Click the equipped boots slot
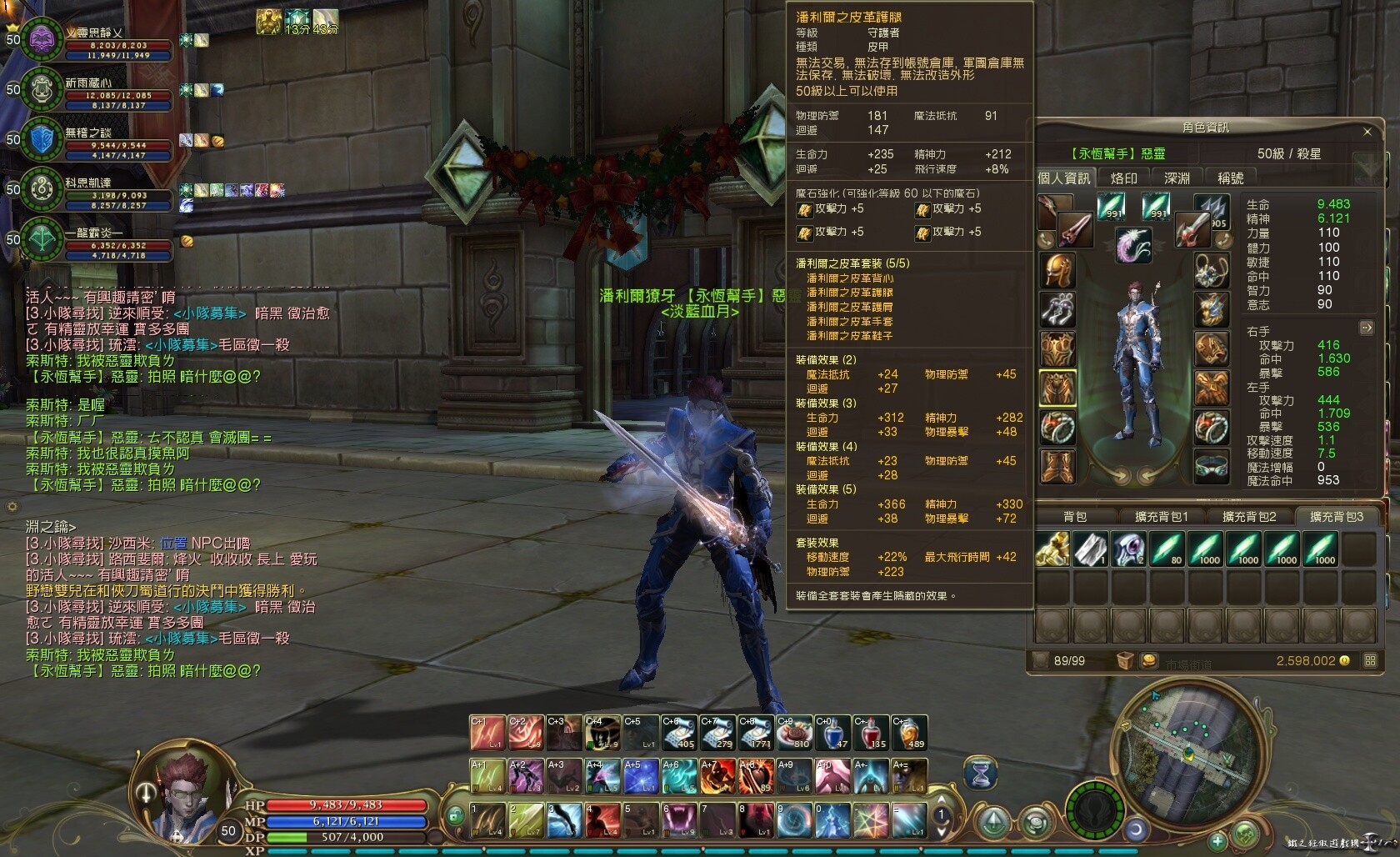This screenshot has width=1400, height=857. coord(1057,466)
